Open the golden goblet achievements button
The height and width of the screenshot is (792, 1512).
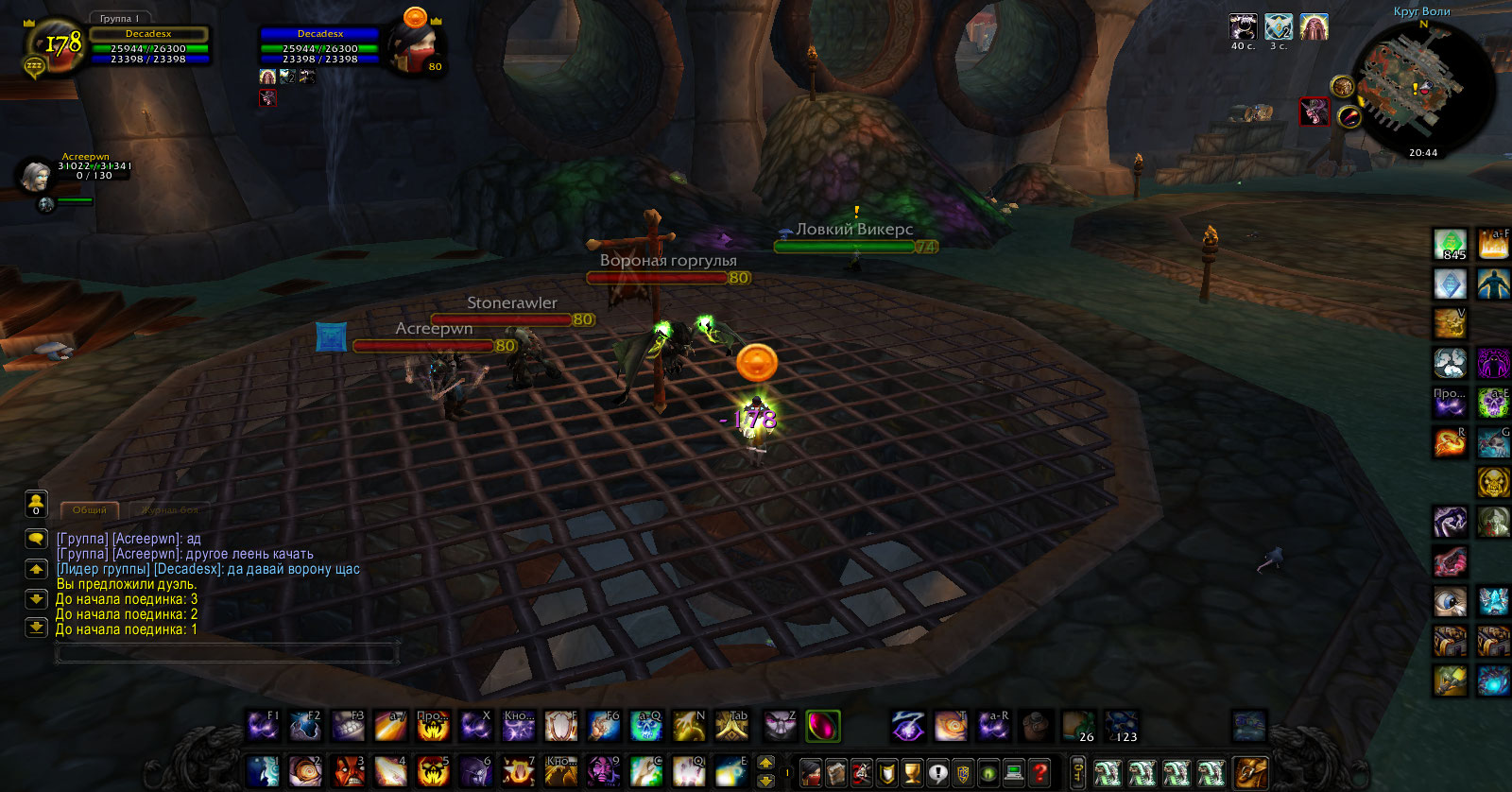[x=912, y=772]
